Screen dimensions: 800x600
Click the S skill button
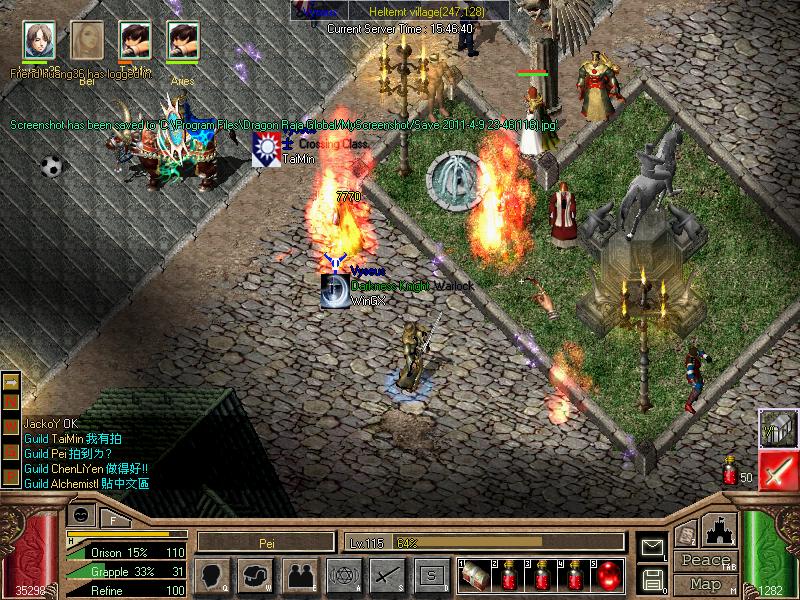(431, 575)
